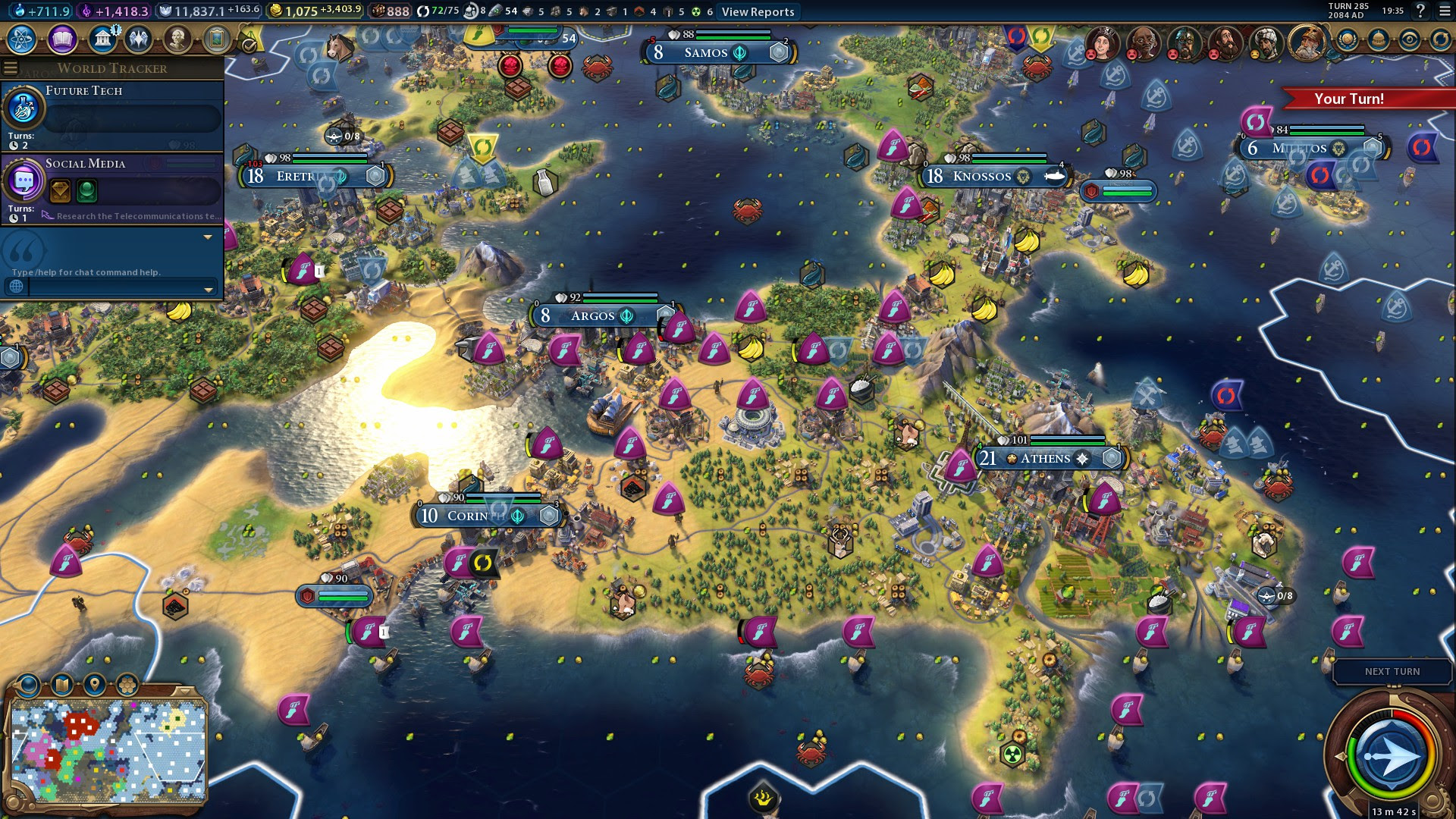Open the Civics tree book icon
This screenshot has width=1456, height=819.
62,39
